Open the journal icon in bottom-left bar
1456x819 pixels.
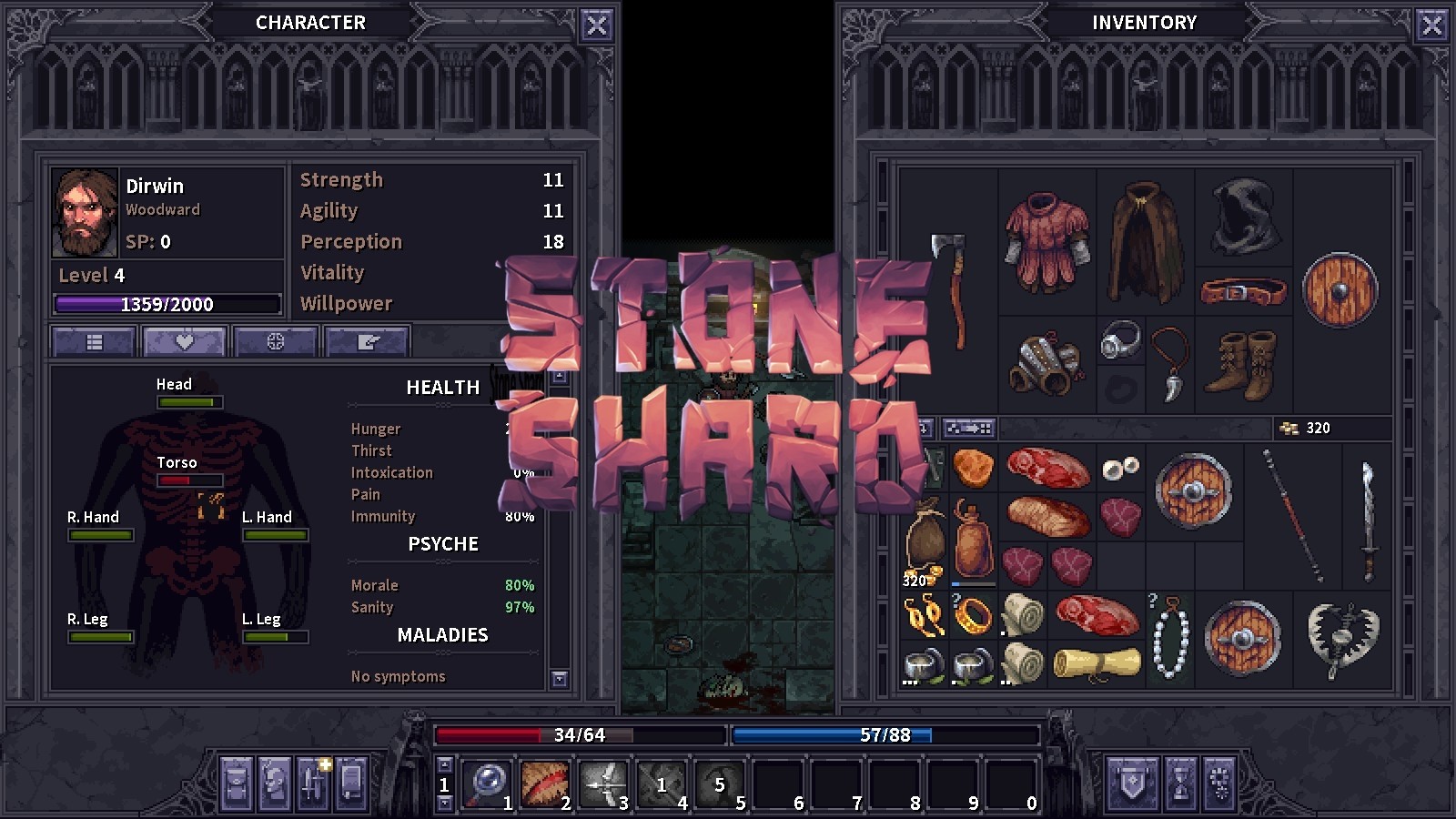[349, 784]
